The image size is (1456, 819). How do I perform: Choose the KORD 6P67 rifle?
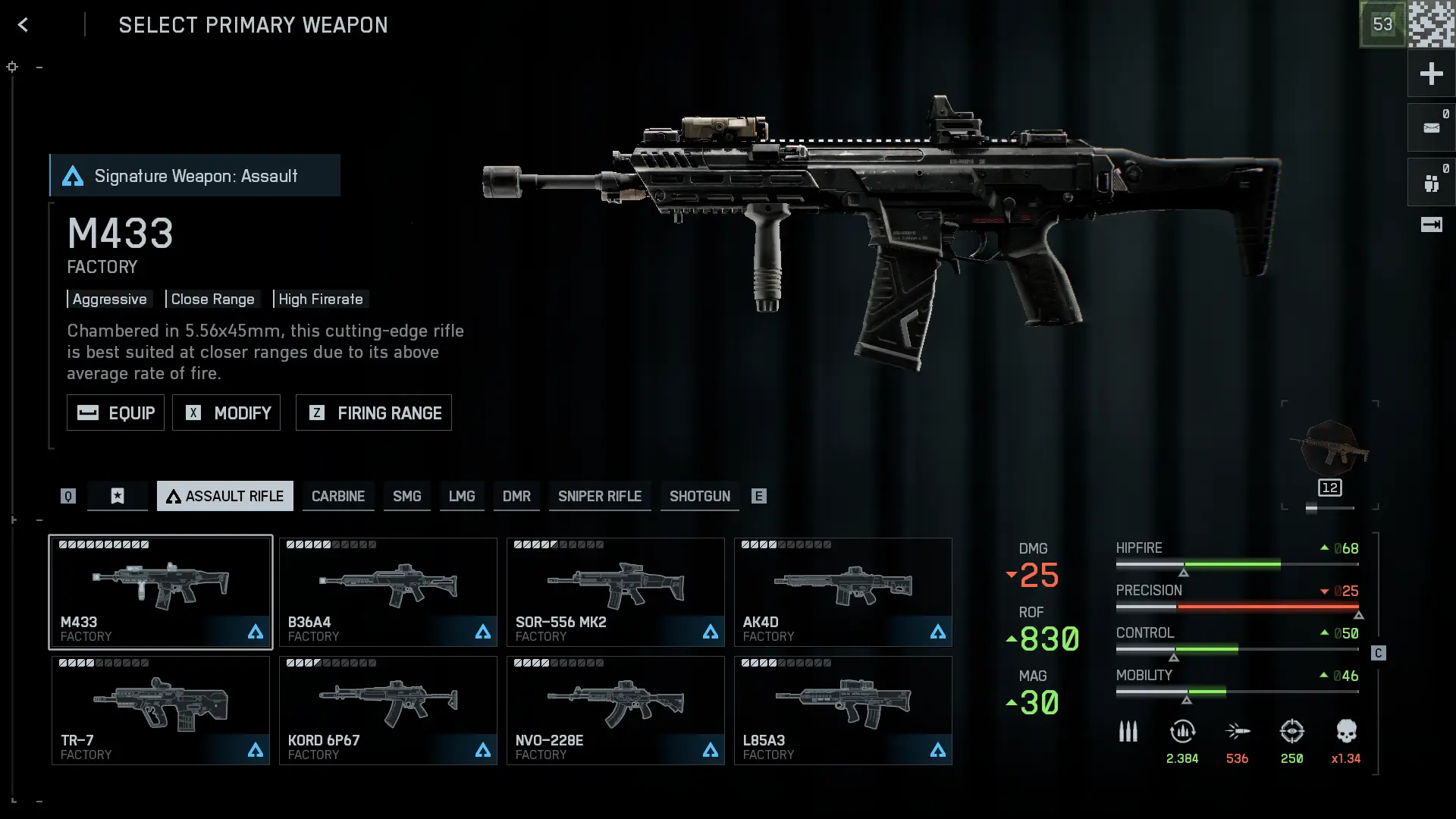pyautogui.click(x=388, y=711)
